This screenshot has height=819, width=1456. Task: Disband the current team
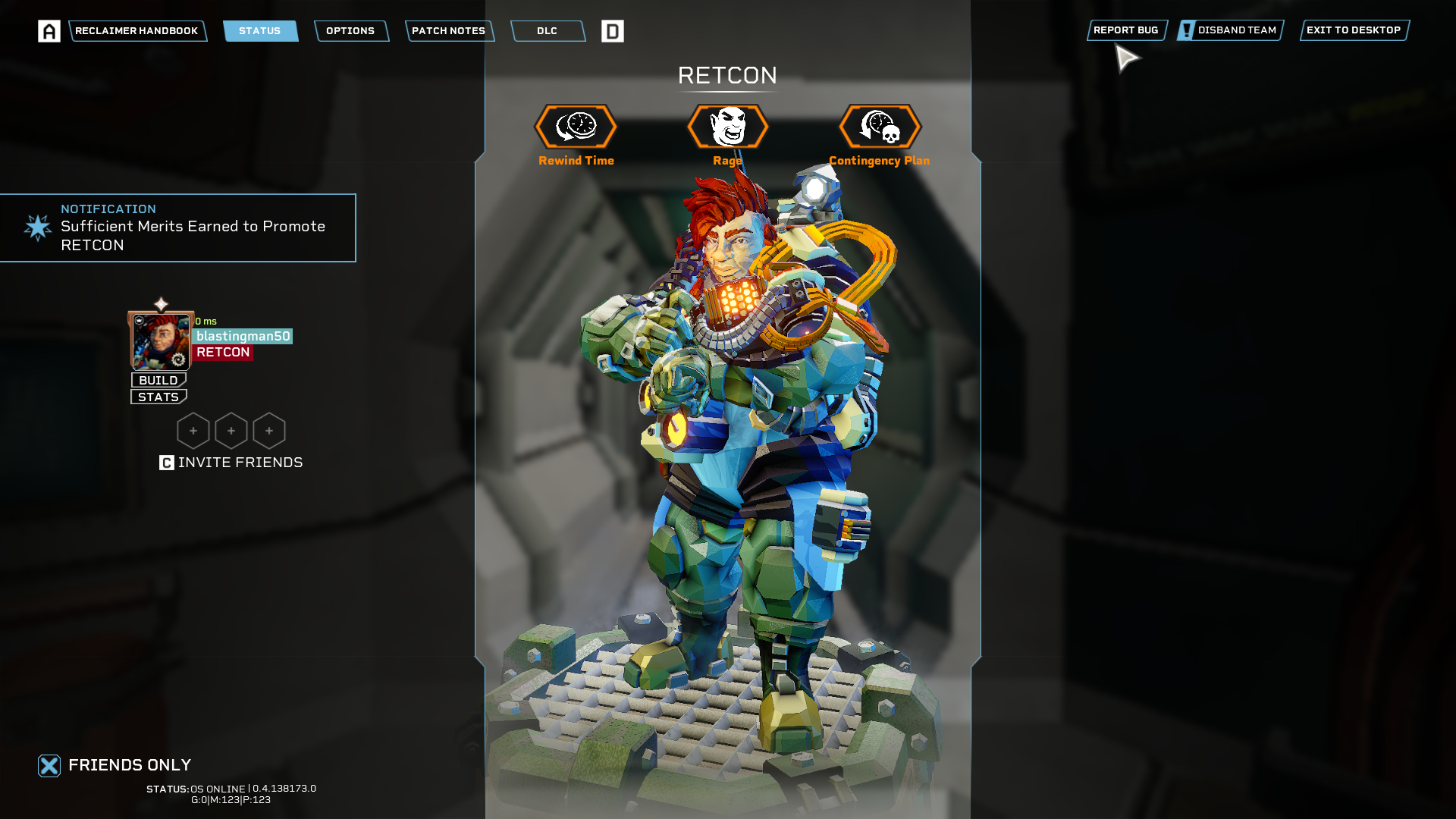[1230, 30]
